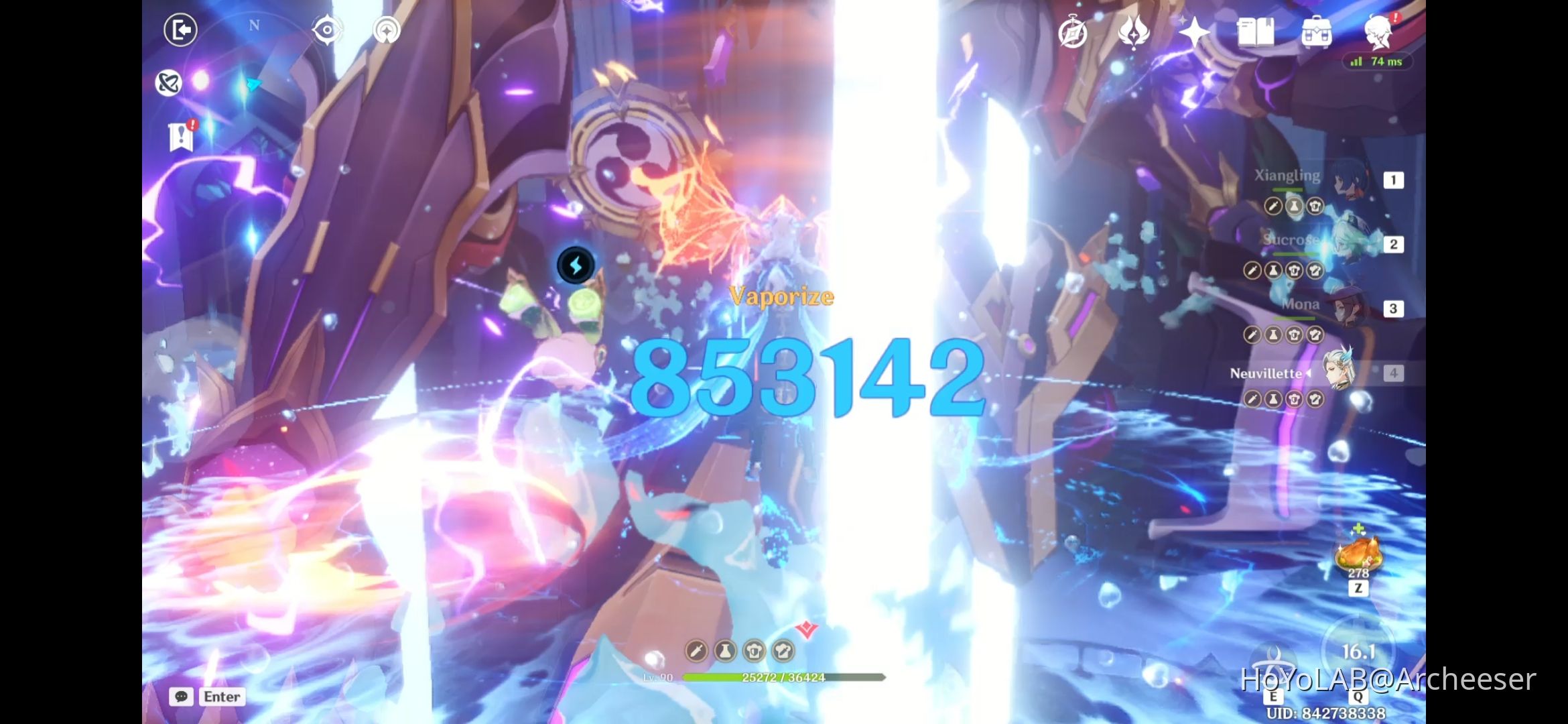The height and width of the screenshot is (724, 1568).
Task: Open chat with the Enter button
Action: pos(221,697)
